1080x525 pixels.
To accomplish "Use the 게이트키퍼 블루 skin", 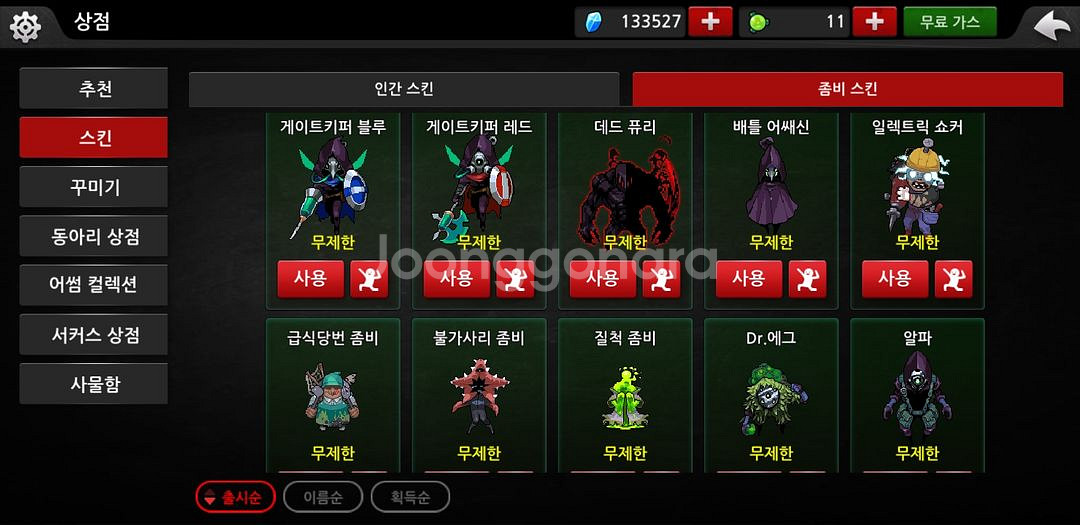I will (x=310, y=280).
